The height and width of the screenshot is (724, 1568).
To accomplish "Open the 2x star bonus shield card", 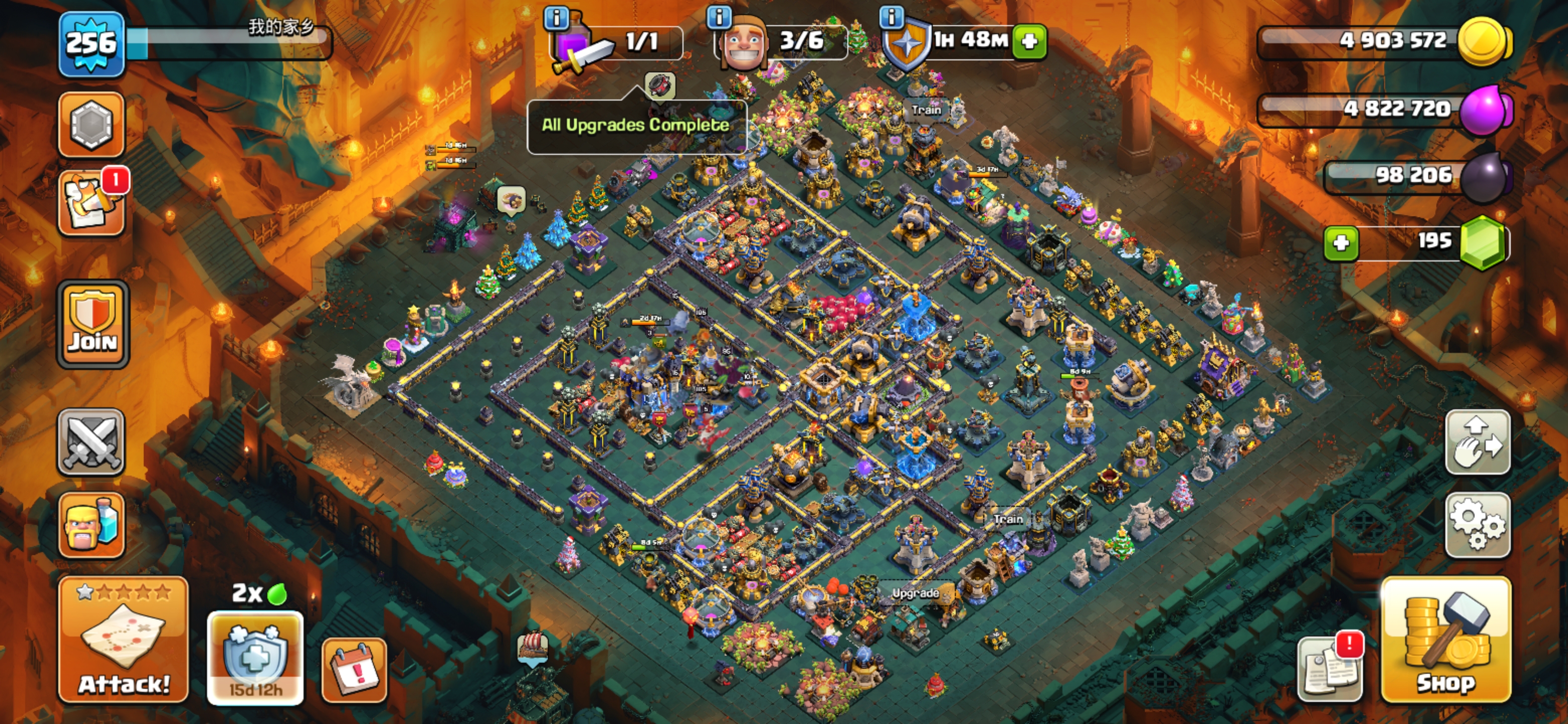I will click(255, 657).
